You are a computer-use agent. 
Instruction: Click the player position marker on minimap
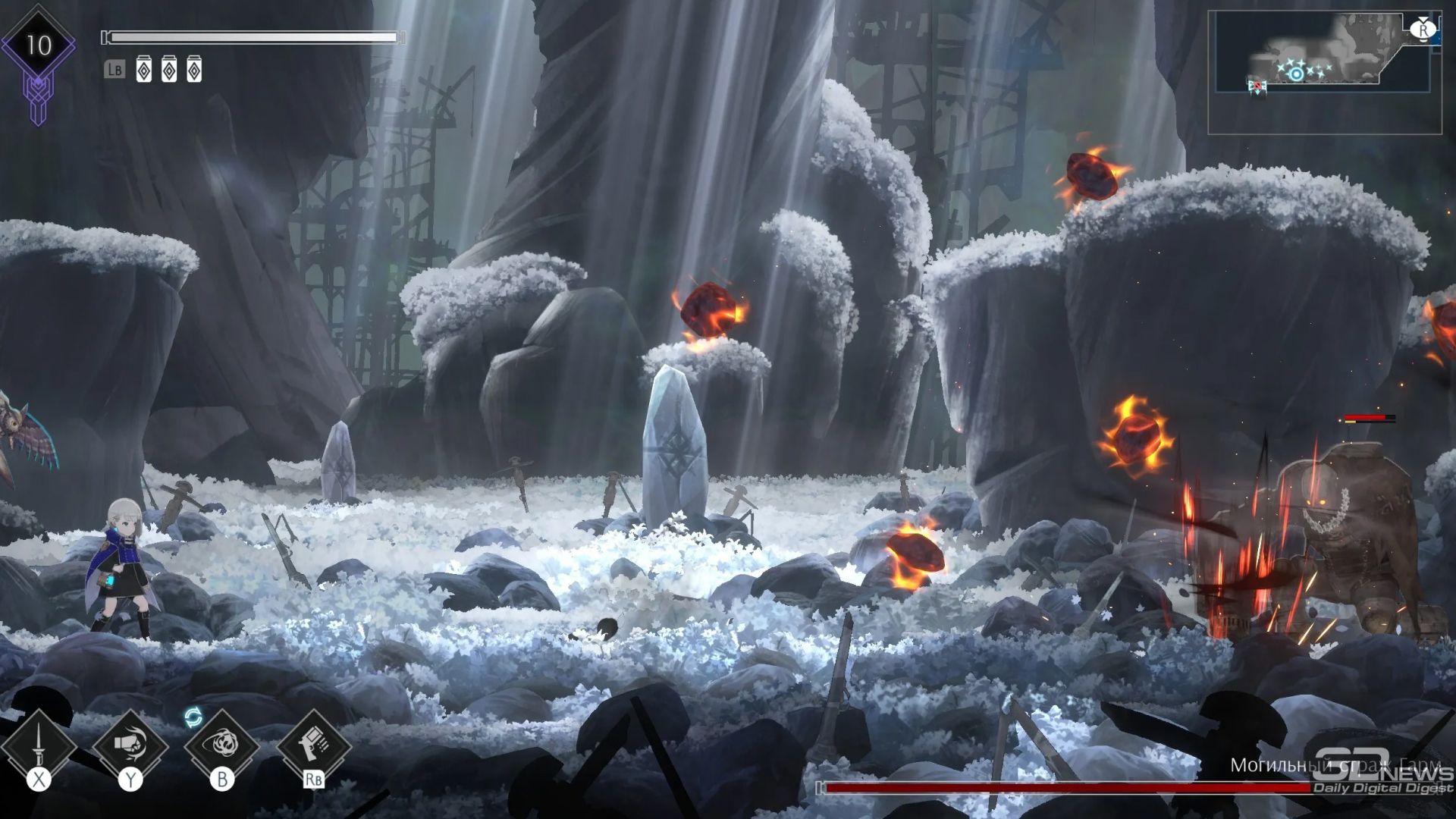tap(1297, 74)
